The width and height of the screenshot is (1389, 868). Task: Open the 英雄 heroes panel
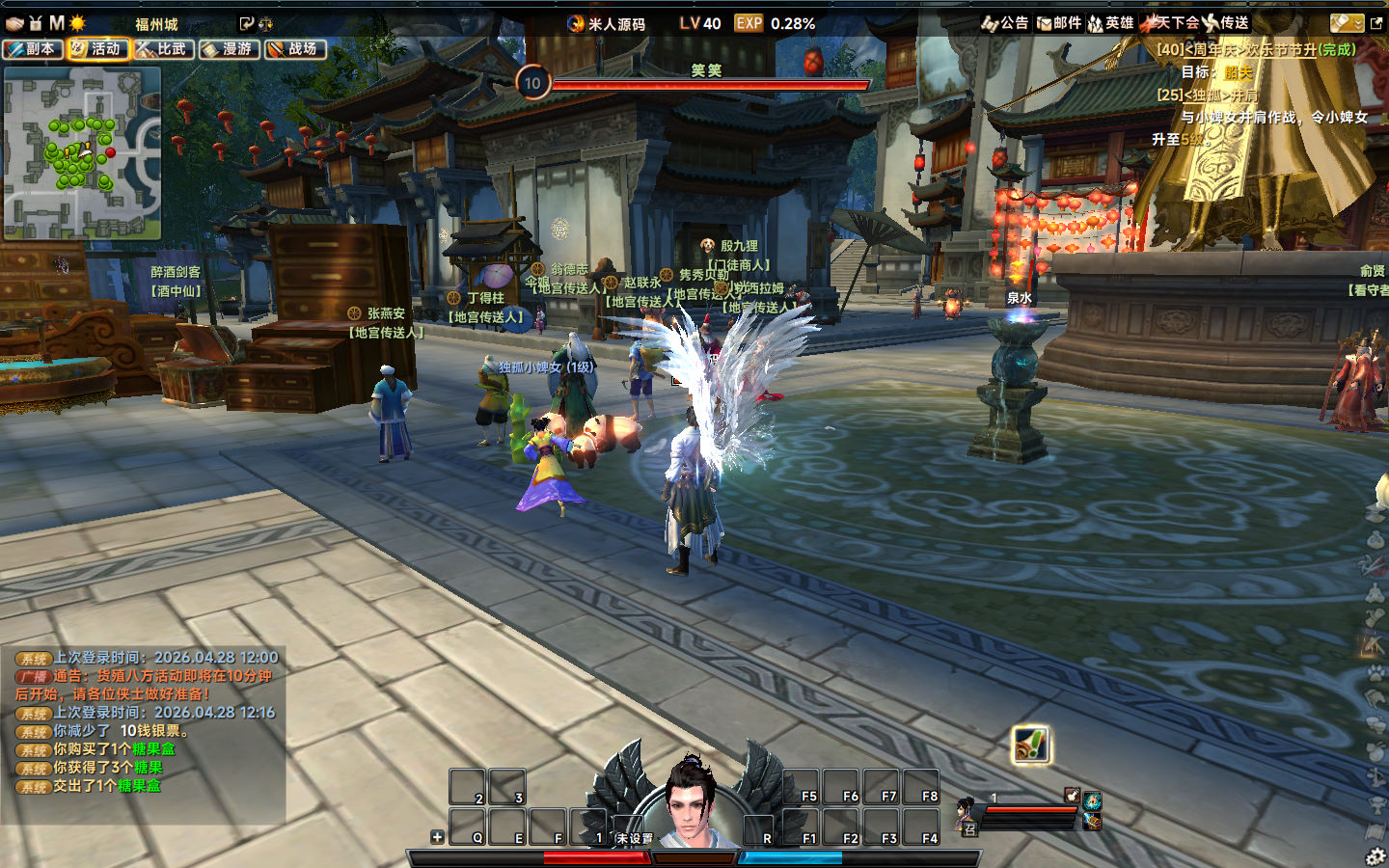pos(1111,23)
